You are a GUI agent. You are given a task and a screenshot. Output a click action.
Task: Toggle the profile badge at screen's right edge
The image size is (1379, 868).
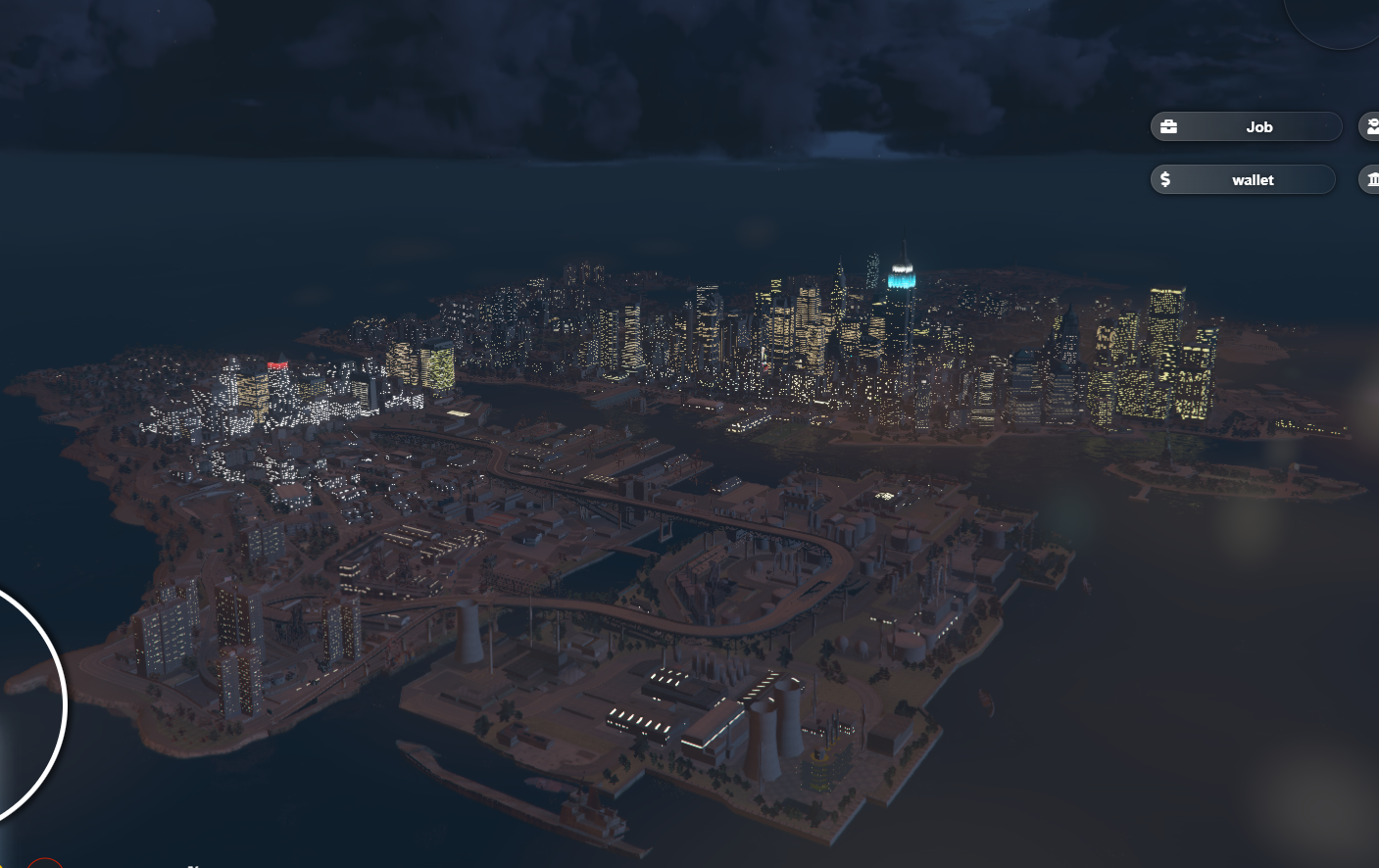1371,125
